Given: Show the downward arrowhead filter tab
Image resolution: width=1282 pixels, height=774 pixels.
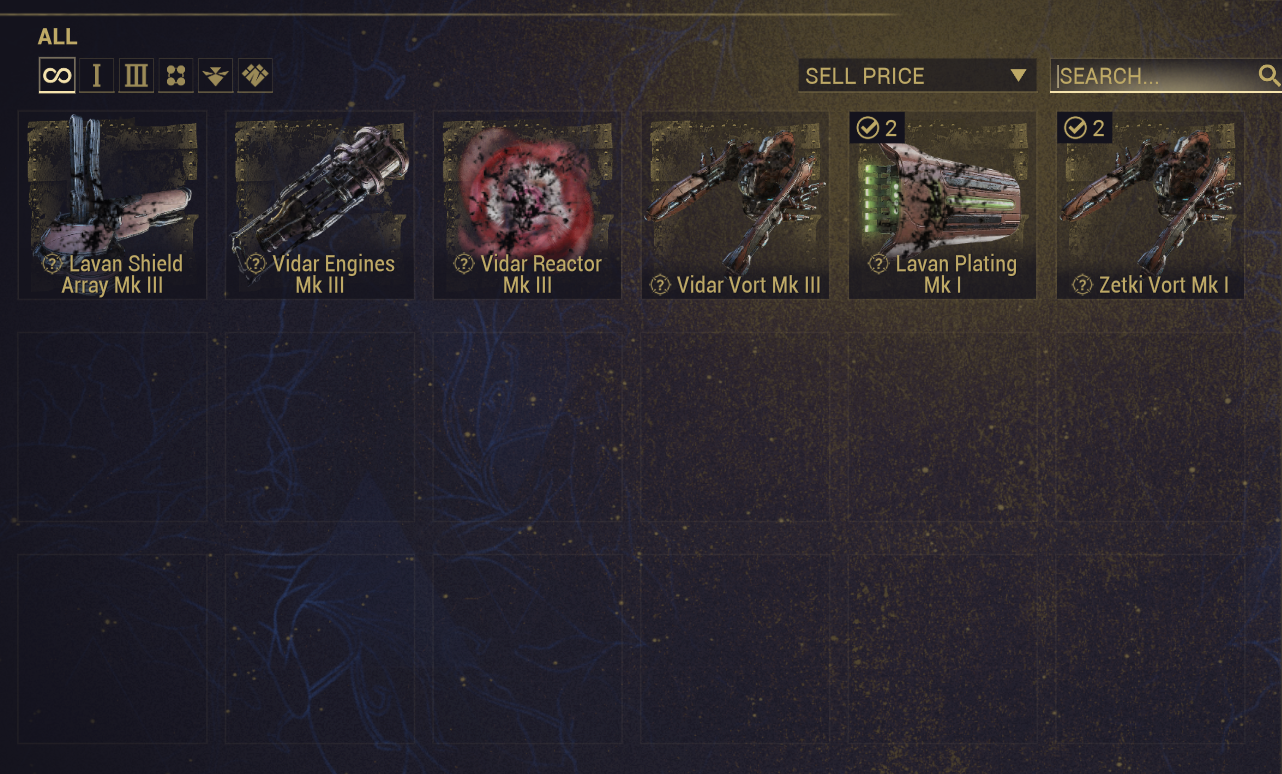Looking at the screenshot, I should point(216,76).
